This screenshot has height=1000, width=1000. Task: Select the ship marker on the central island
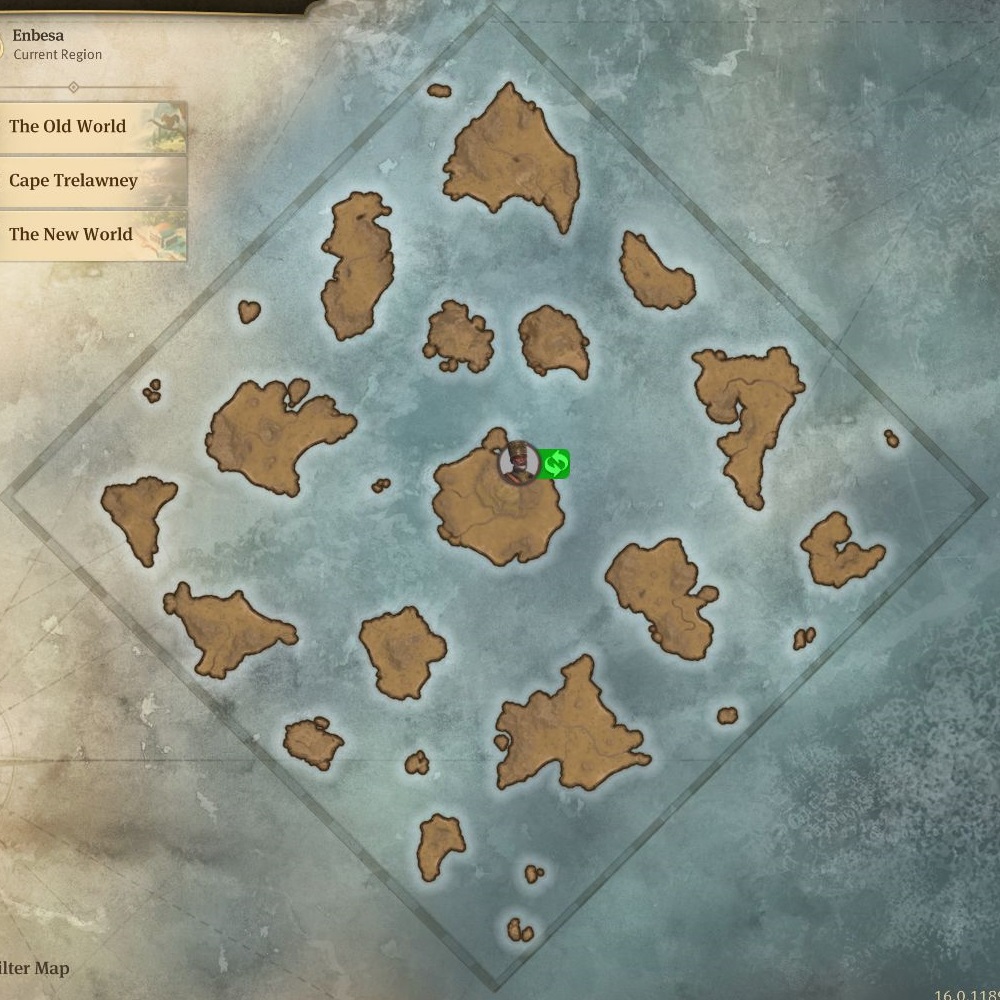point(518,463)
